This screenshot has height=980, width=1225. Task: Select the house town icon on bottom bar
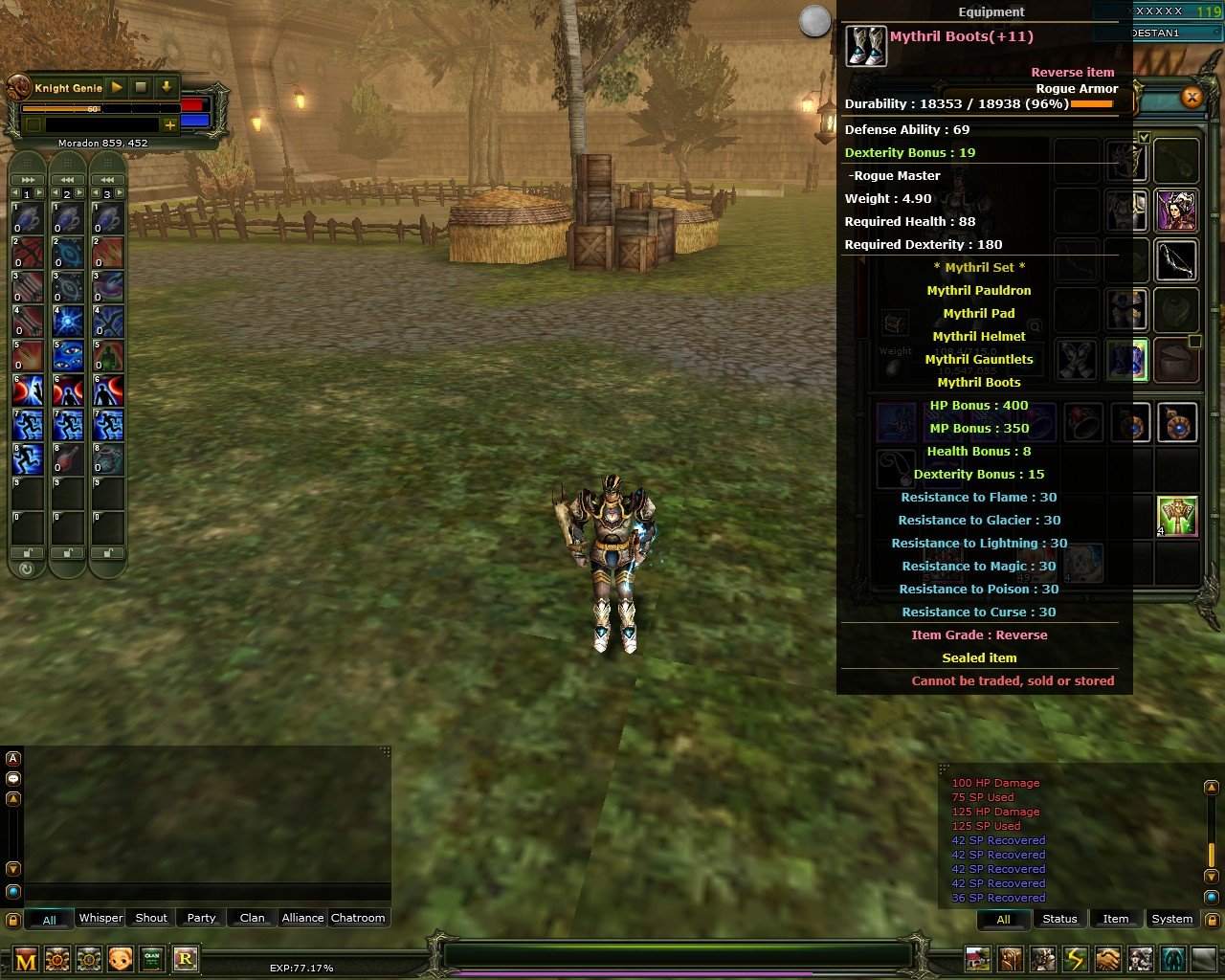tap(977, 958)
